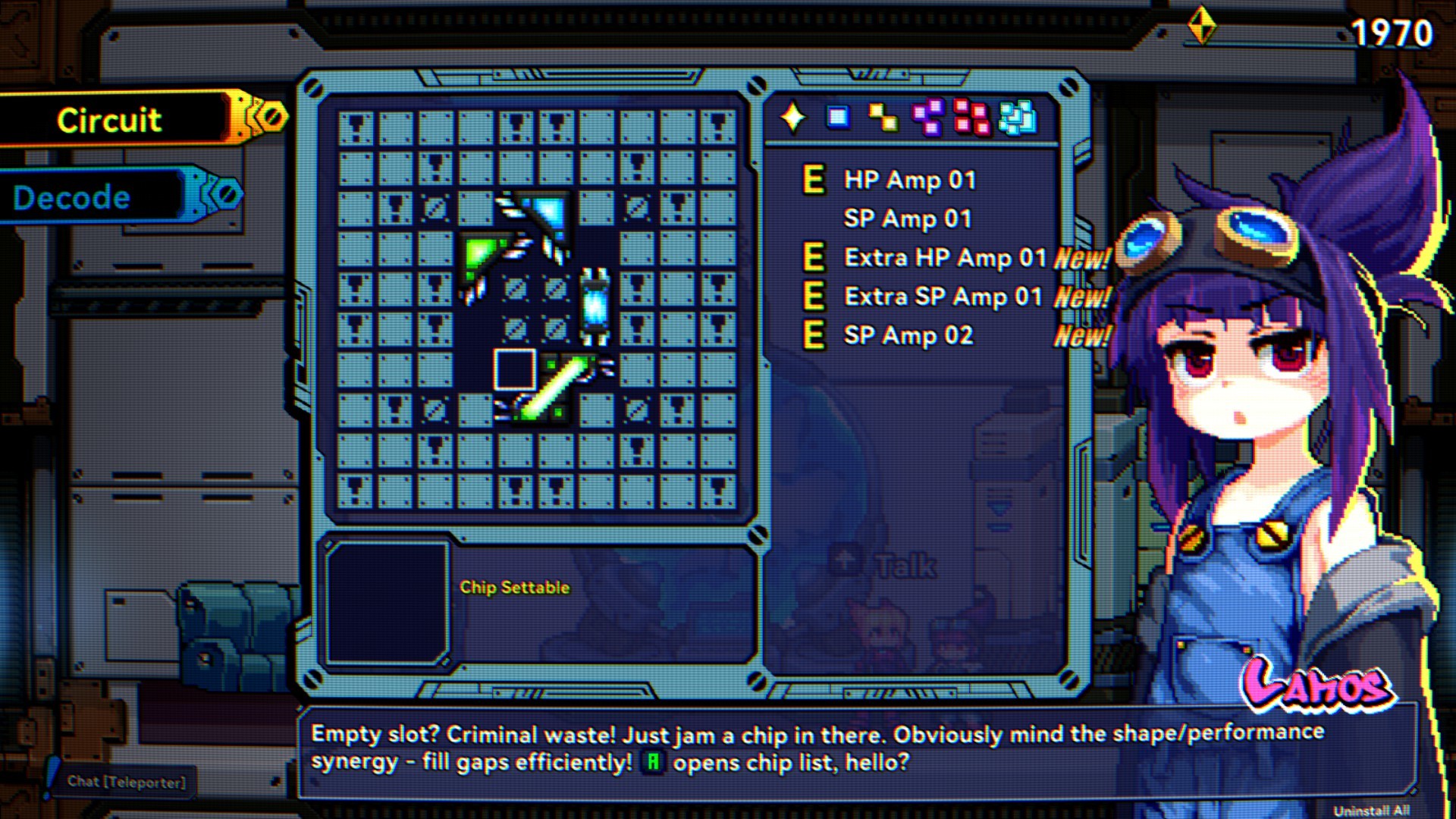Filter chips by four red blocks shape
1456x819 pixels.
click(x=971, y=118)
